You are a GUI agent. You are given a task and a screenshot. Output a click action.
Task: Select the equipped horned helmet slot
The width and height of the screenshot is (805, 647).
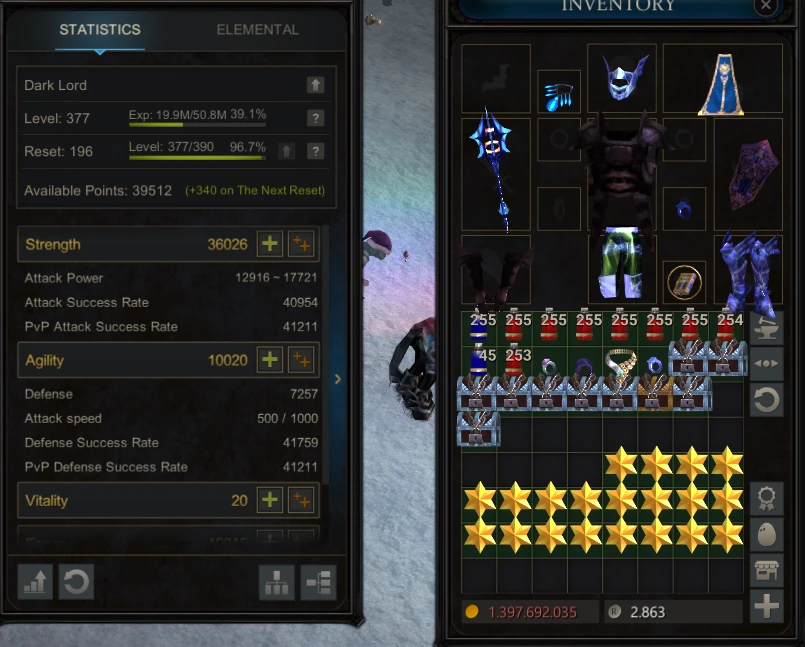624,77
